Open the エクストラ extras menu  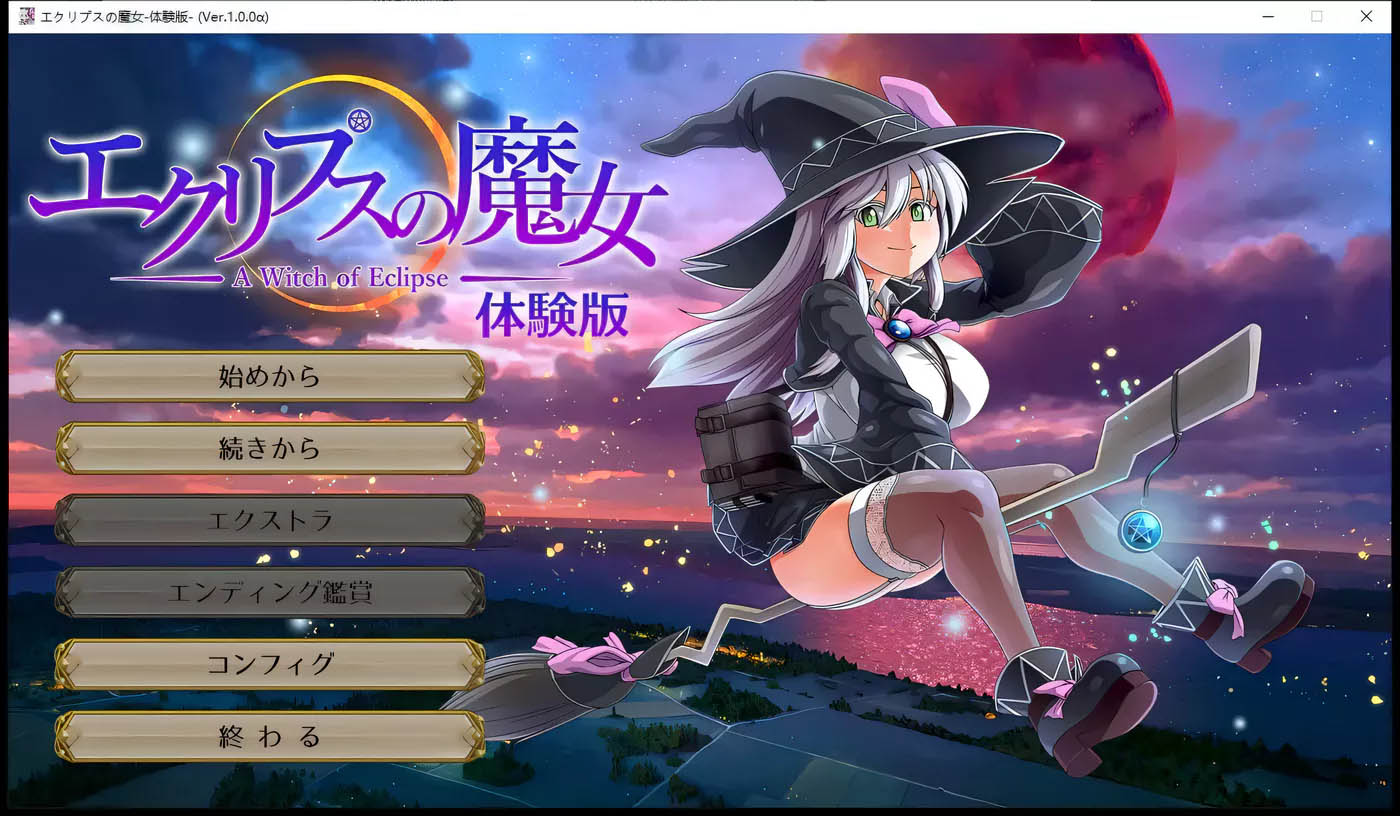coord(268,521)
